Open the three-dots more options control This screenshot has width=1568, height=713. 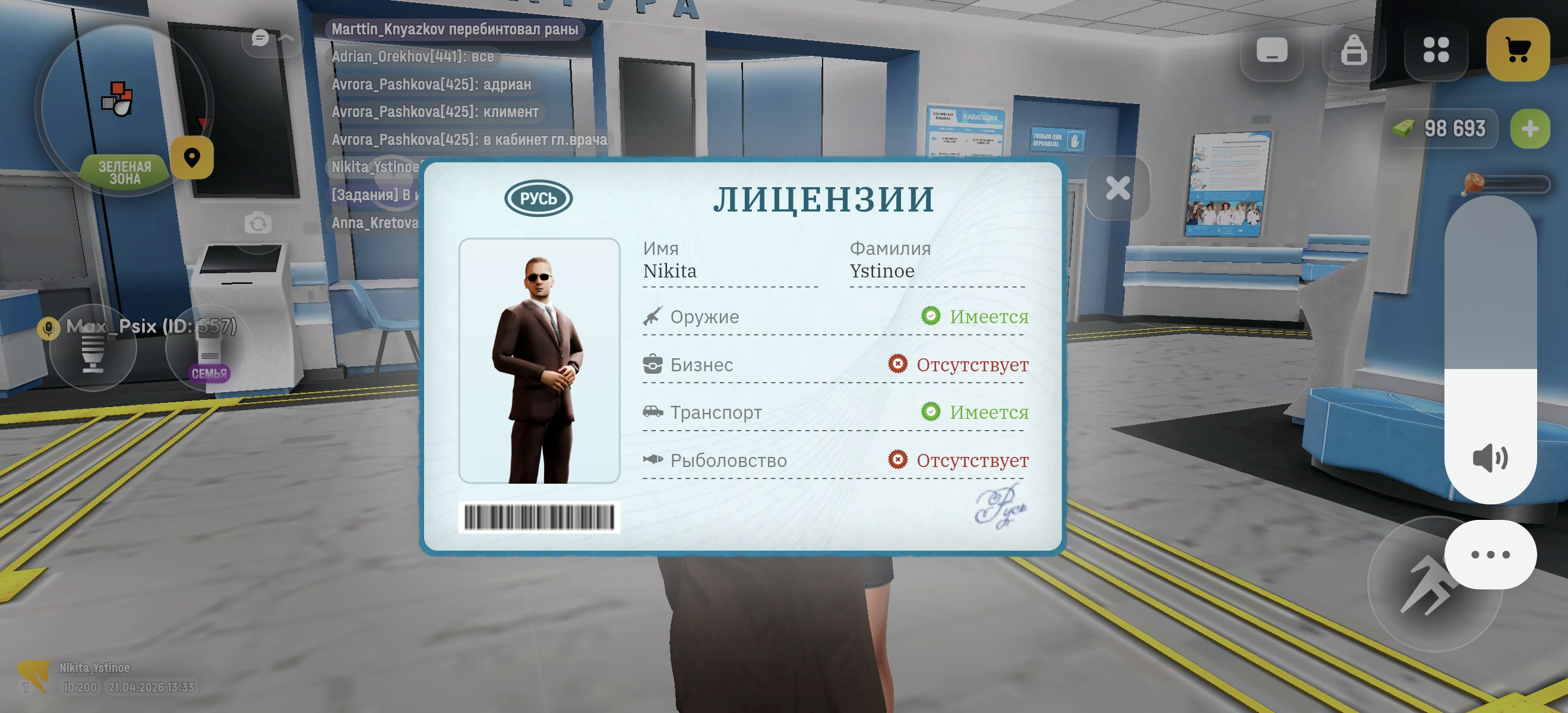coord(1490,554)
